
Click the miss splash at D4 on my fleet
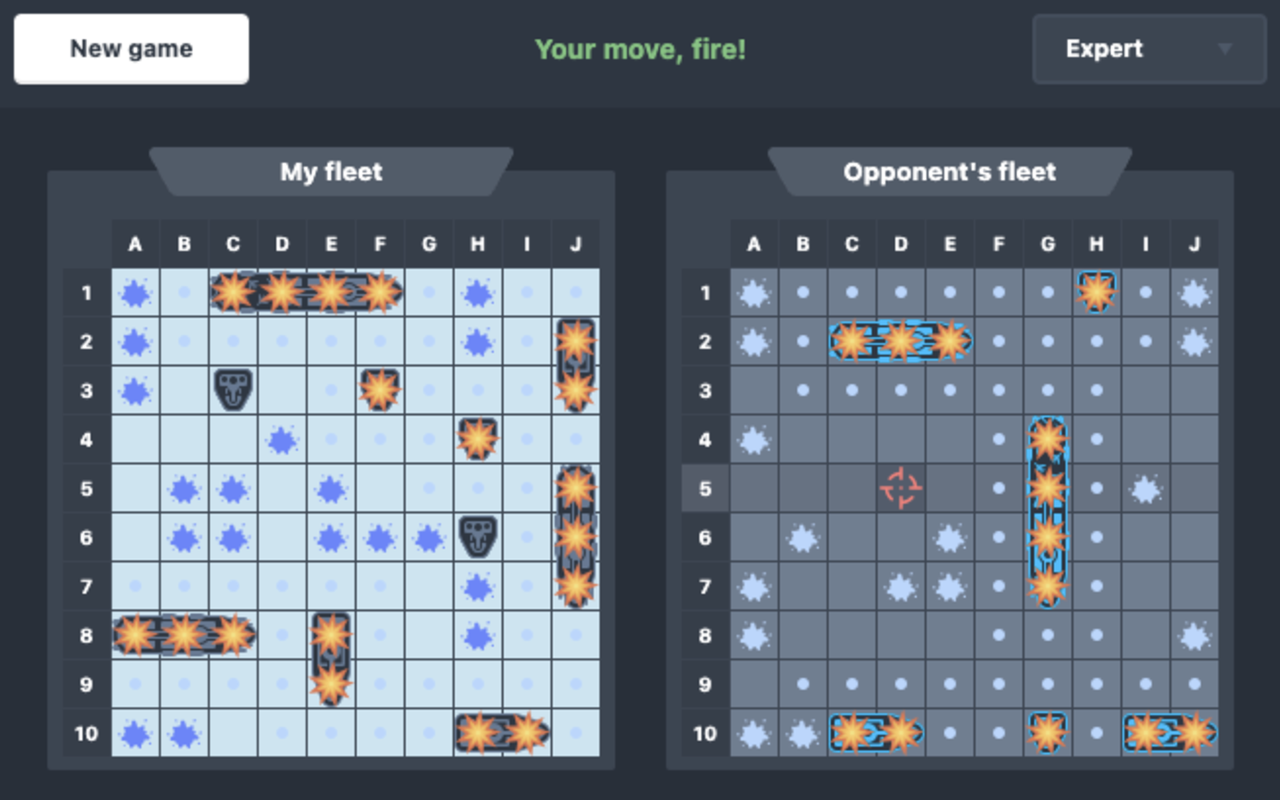click(282, 440)
